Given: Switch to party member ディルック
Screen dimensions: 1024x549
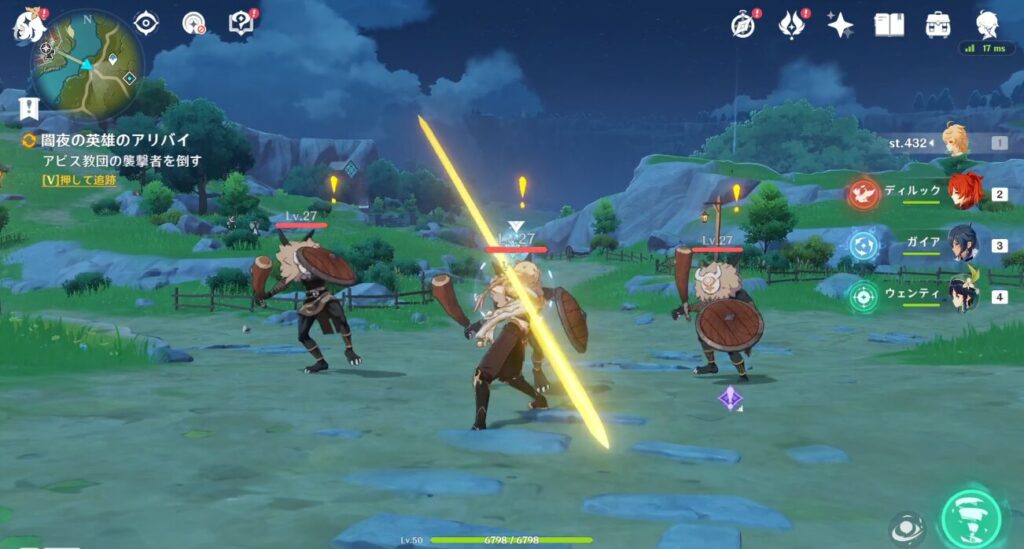Looking at the screenshot, I should point(963,192).
